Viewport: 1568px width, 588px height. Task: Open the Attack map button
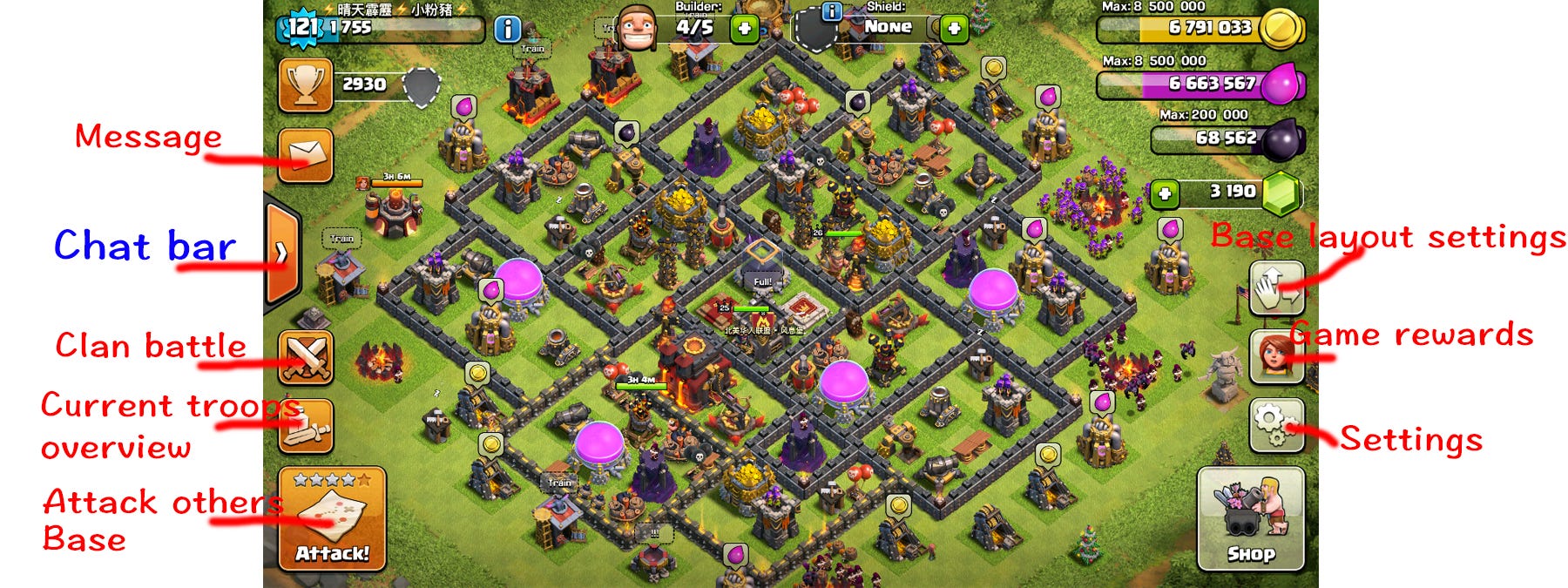tap(332, 518)
